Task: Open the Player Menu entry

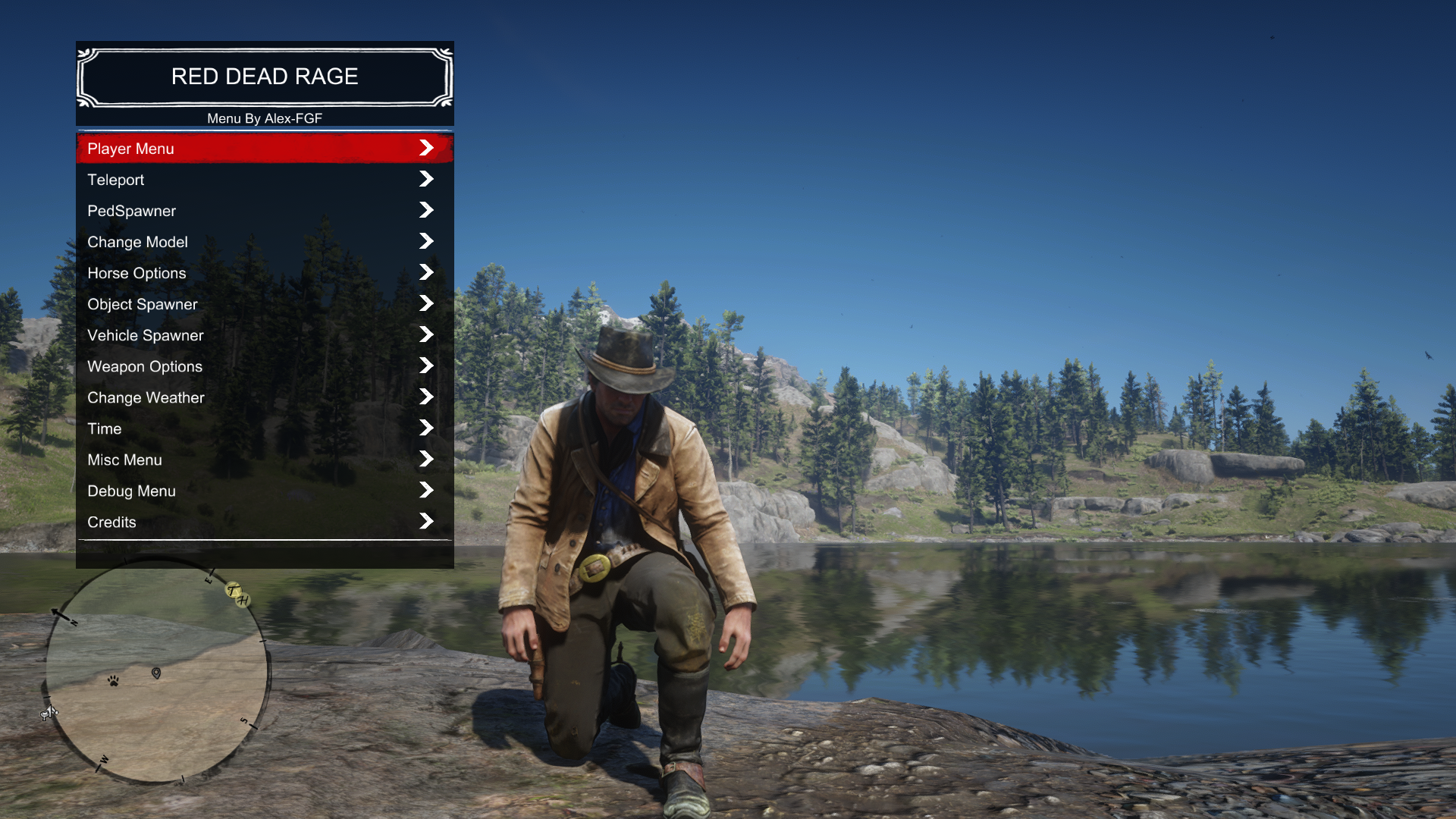Action: point(264,149)
